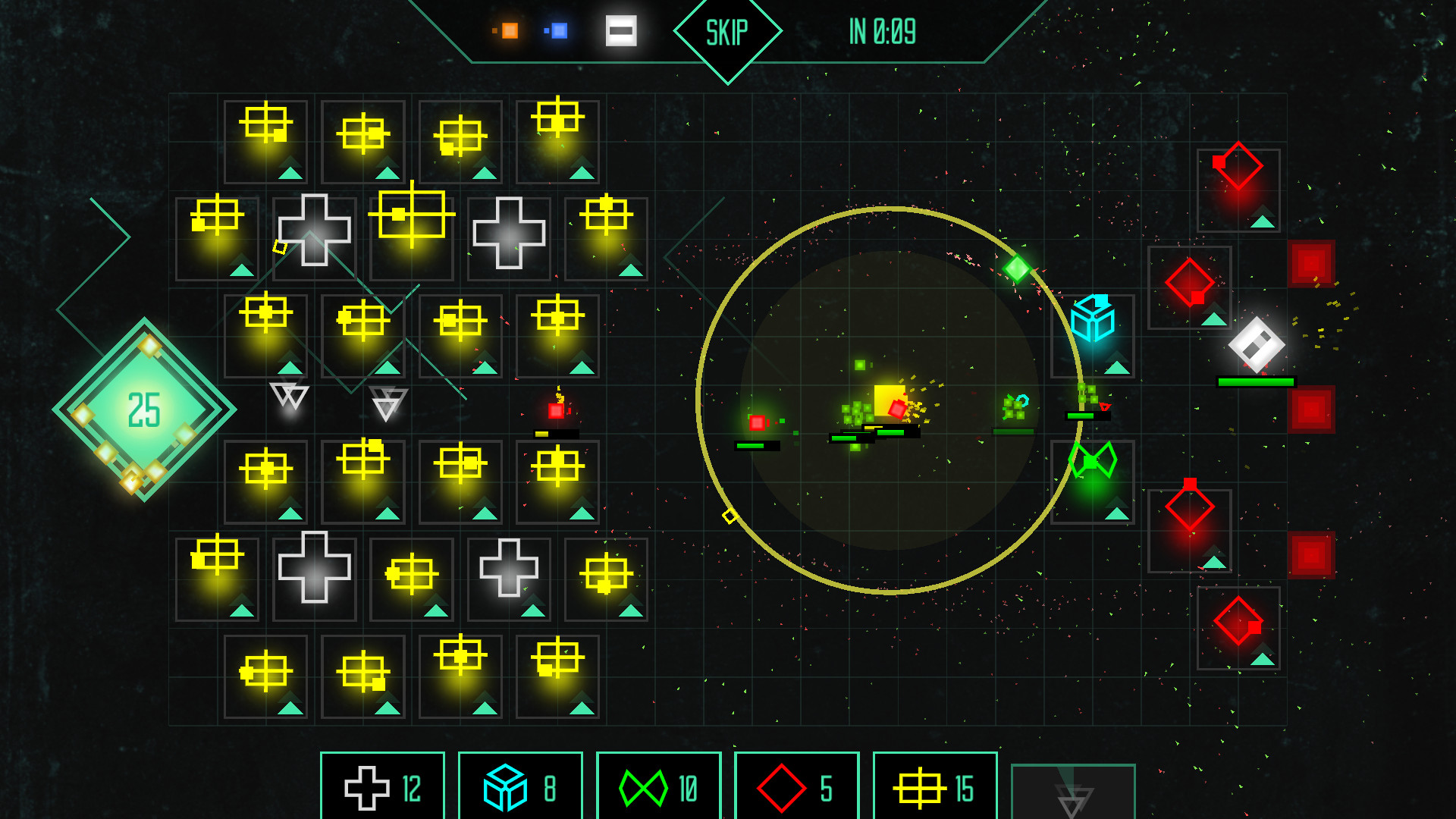1456x819 pixels.
Task: Select the cyan cube tower build icon
Action: (x=520, y=786)
